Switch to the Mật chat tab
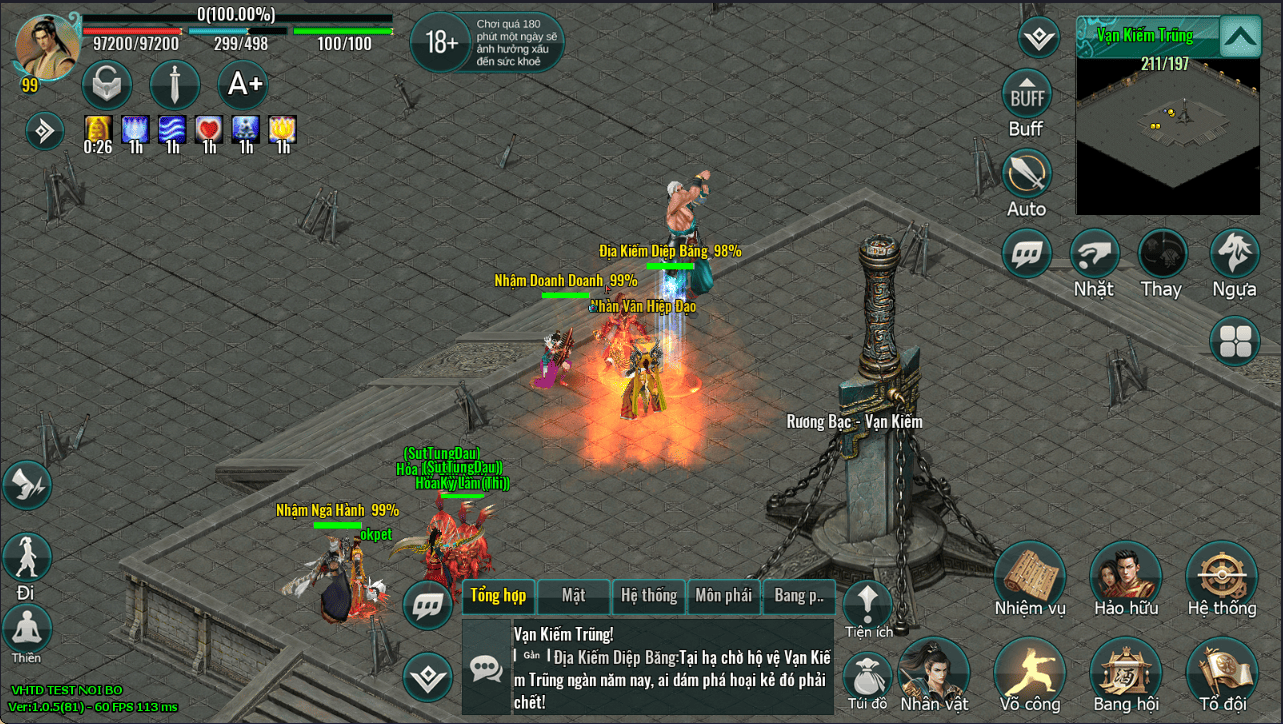The image size is (1283, 724). pos(573,596)
